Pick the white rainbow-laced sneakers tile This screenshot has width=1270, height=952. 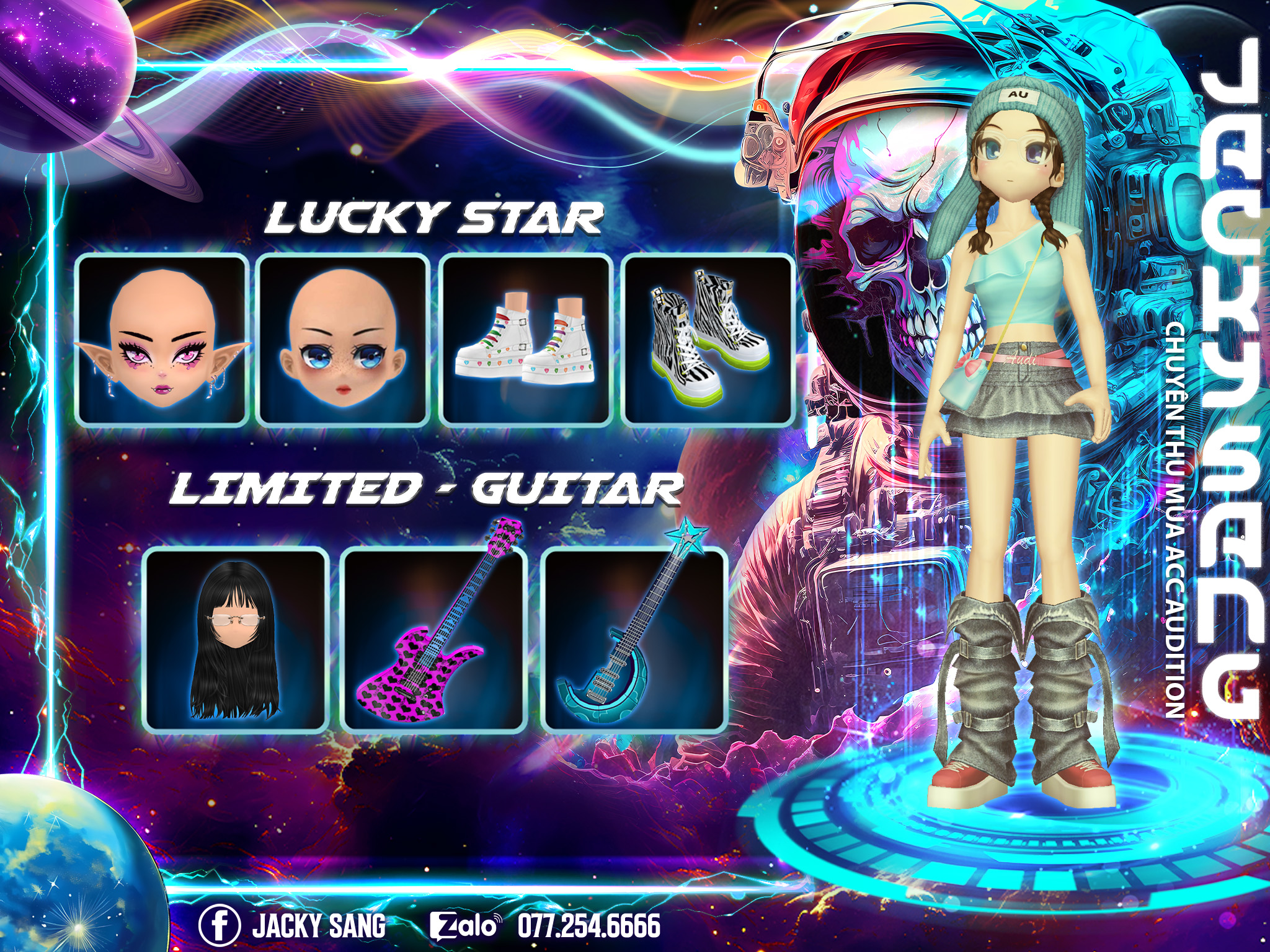point(526,339)
